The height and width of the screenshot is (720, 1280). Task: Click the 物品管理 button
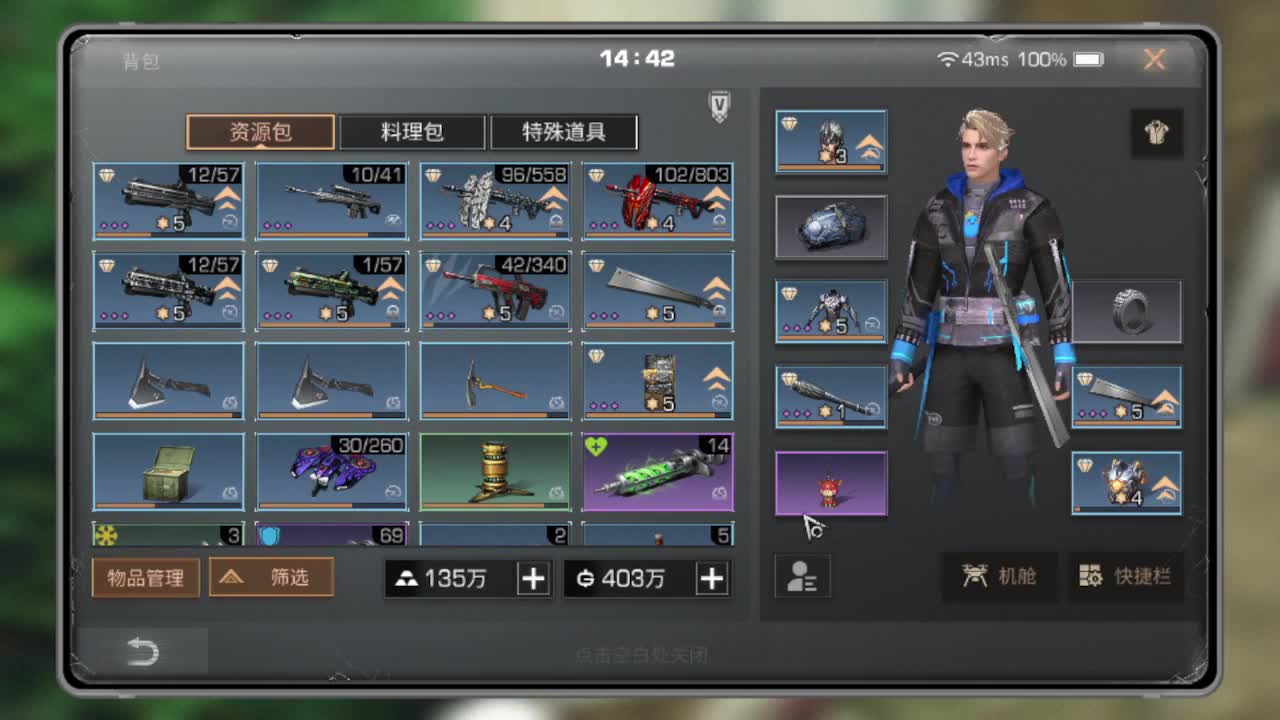pyautogui.click(x=145, y=577)
